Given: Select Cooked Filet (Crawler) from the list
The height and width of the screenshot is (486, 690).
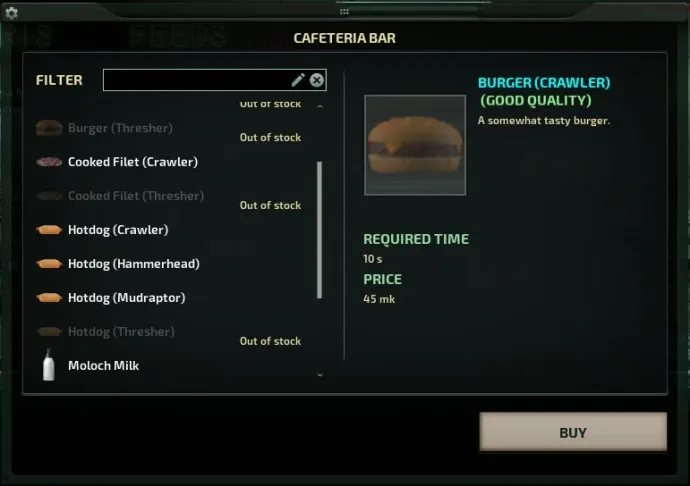Looking at the screenshot, I should (x=132, y=162).
